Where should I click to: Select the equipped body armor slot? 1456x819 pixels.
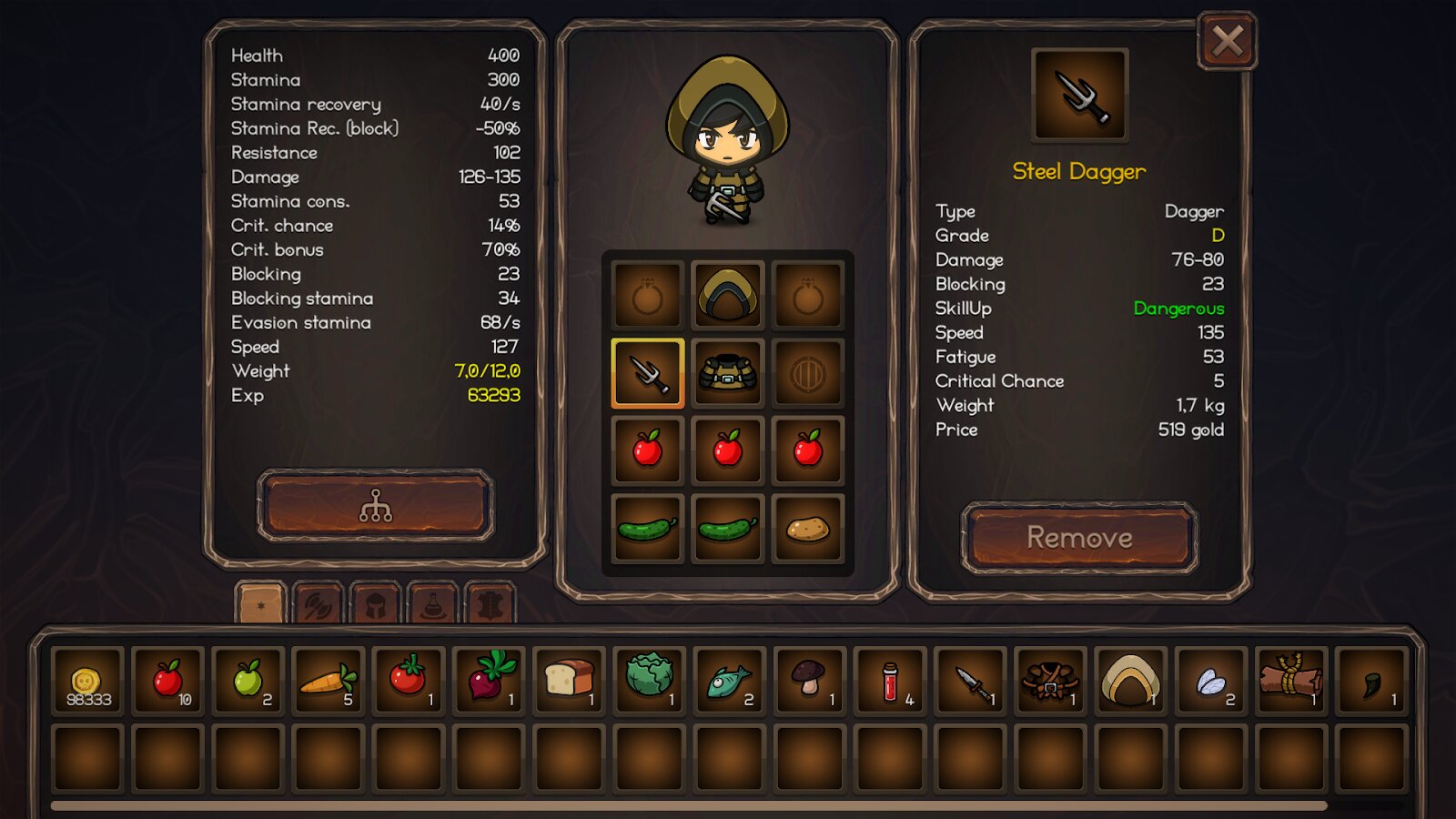(x=727, y=373)
